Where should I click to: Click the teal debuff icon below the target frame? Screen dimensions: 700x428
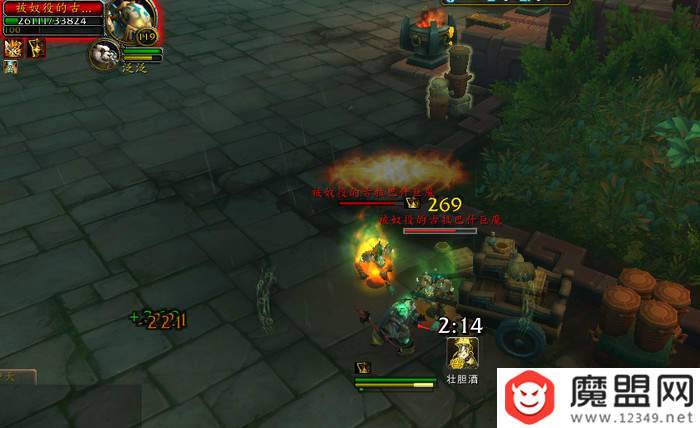[x=11, y=67]
